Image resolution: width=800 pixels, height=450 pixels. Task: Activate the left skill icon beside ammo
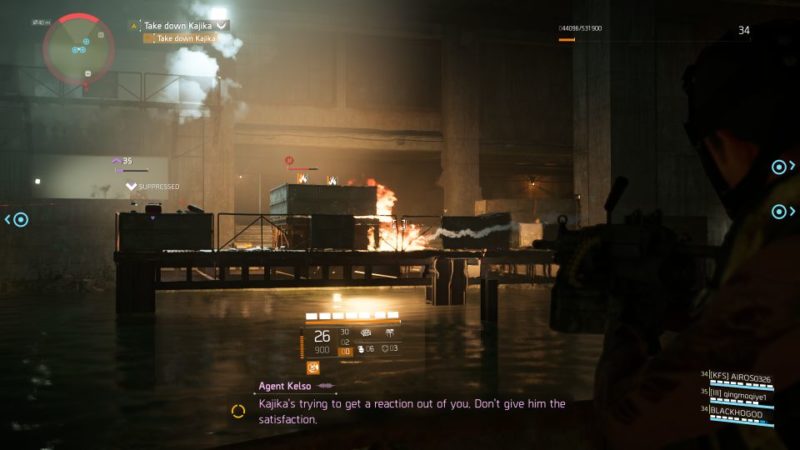[x=367, y=331]
